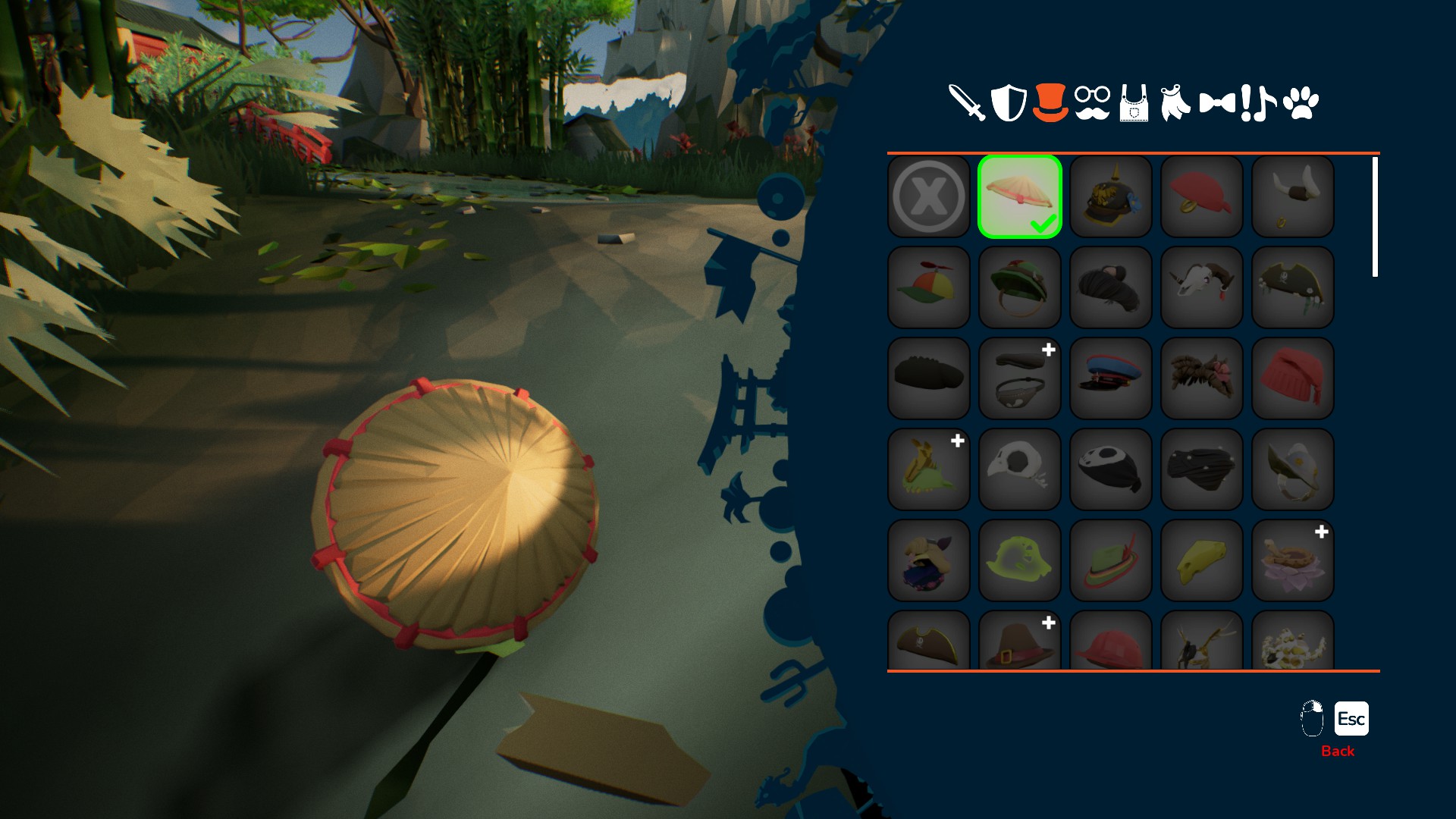The width and height of the screenshot is (1456, 819).
Task: Switch to glasses and mustache tab
Action: tap(1092, 103)
